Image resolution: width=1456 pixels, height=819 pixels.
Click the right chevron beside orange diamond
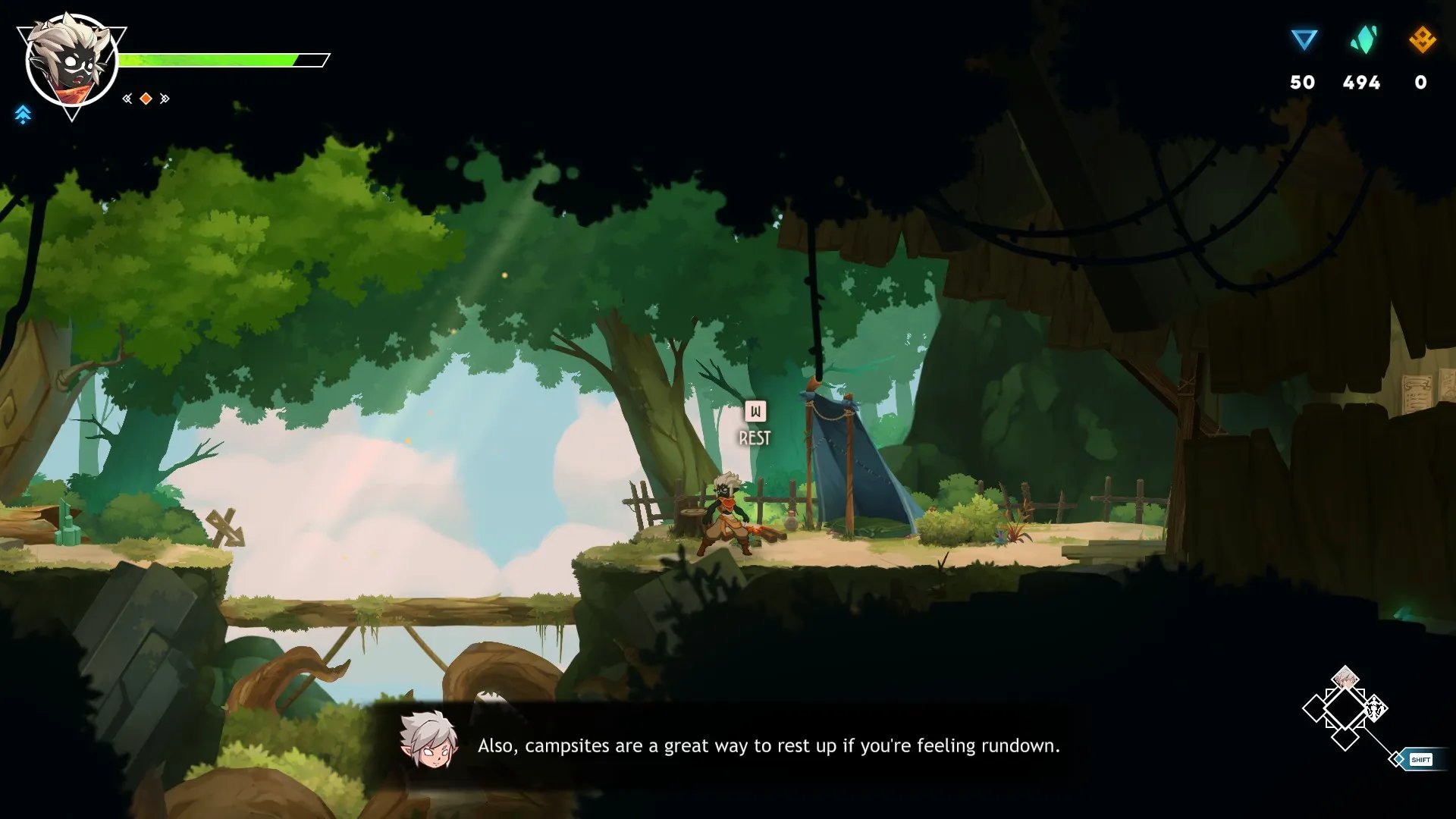click(165, 99)
